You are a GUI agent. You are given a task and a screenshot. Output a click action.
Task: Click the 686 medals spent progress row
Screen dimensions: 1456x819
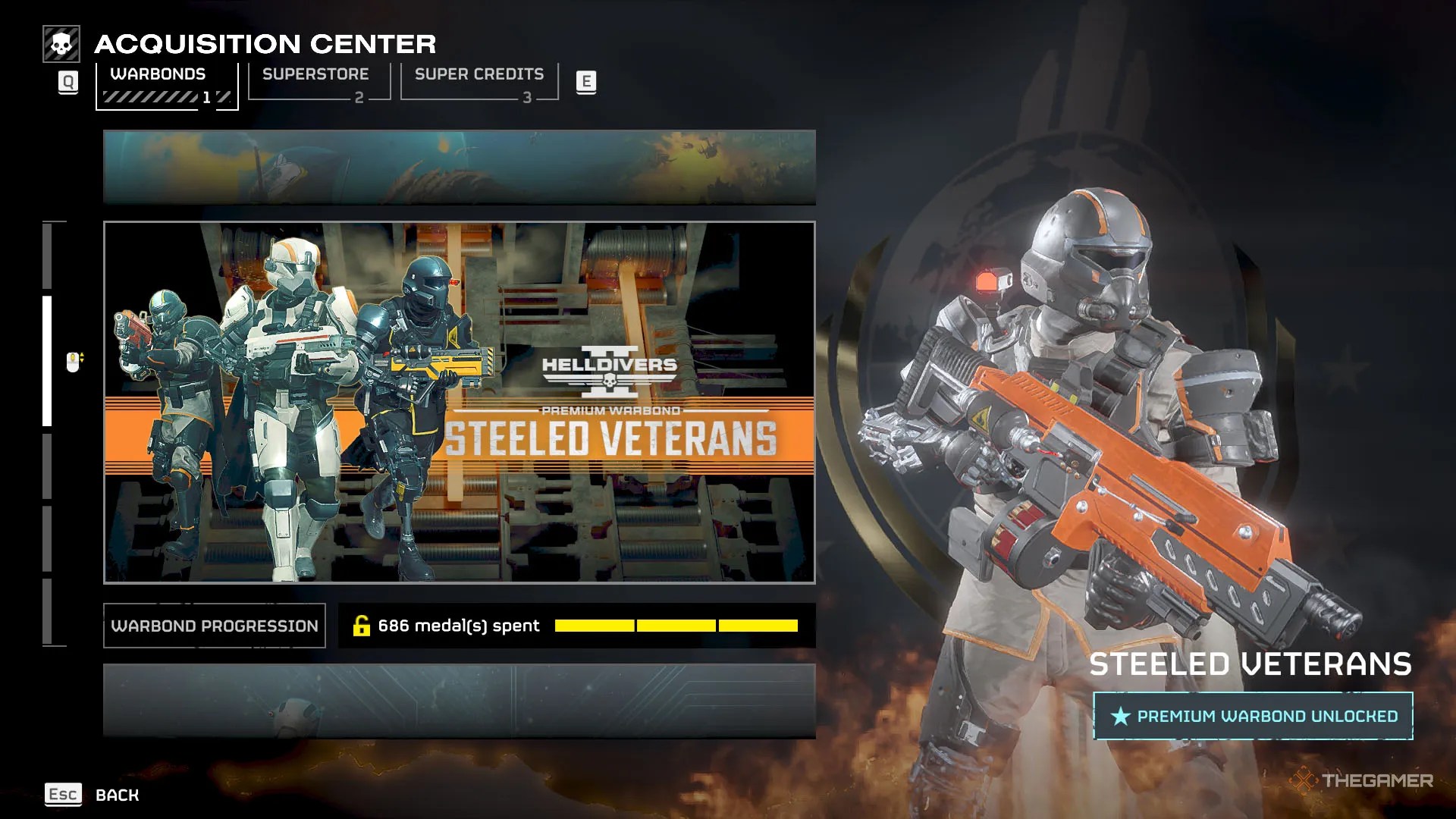click(x=576, y=626)
